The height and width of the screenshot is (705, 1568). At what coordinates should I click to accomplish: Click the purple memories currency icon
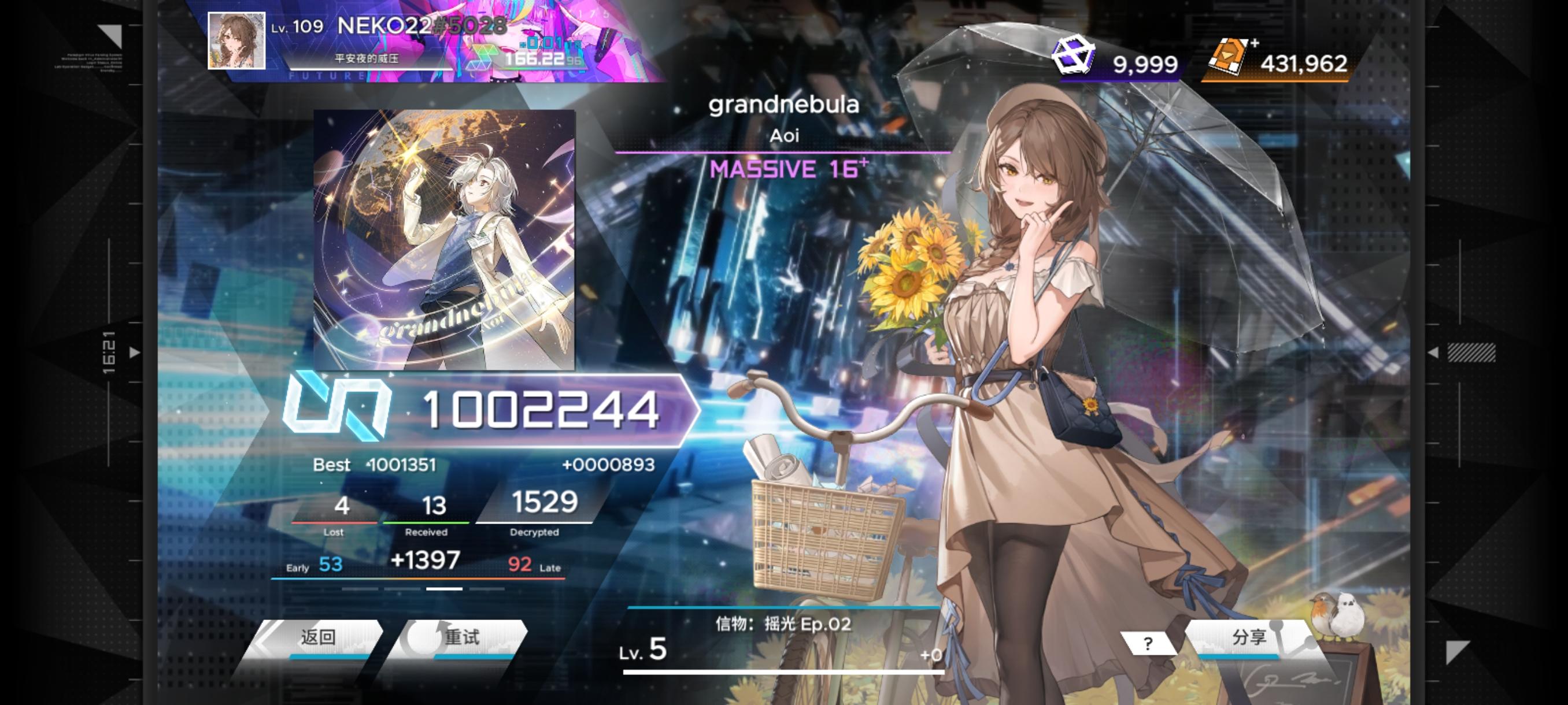click(x=1075, y=55)
